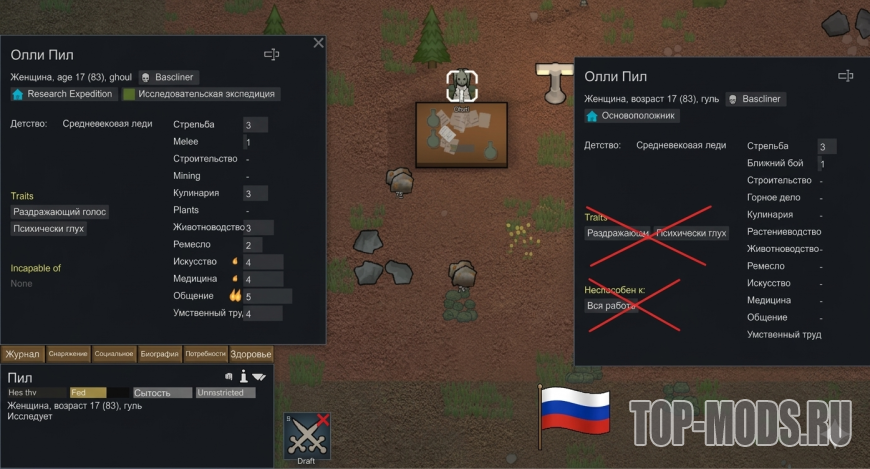Click the rename icon in left bio panel
870x469 pixels.
tap(271, 55)
